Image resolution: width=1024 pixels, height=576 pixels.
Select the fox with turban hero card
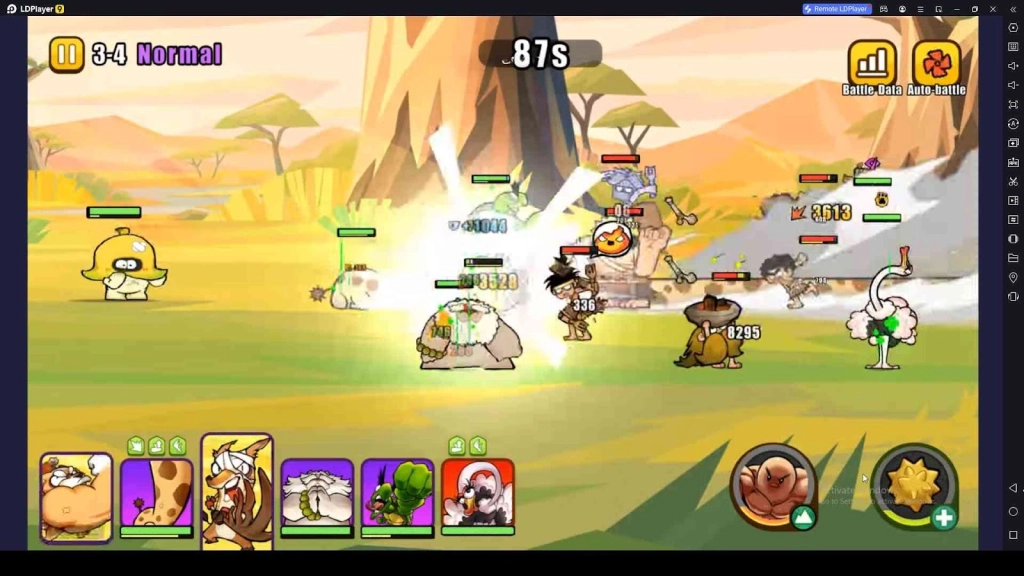237,490
